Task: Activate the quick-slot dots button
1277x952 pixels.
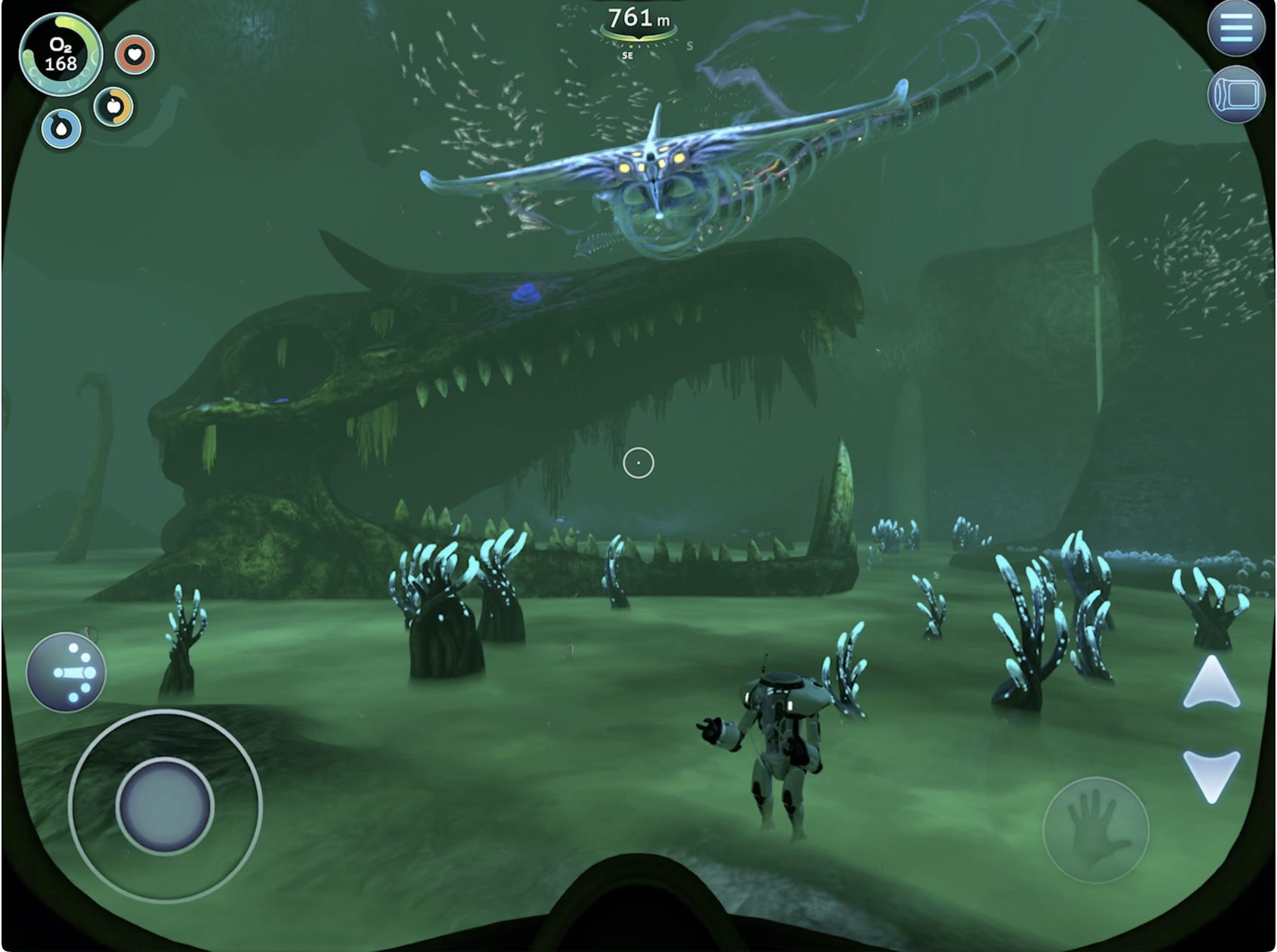Action: pyautogui.click(x=66, y=672)
